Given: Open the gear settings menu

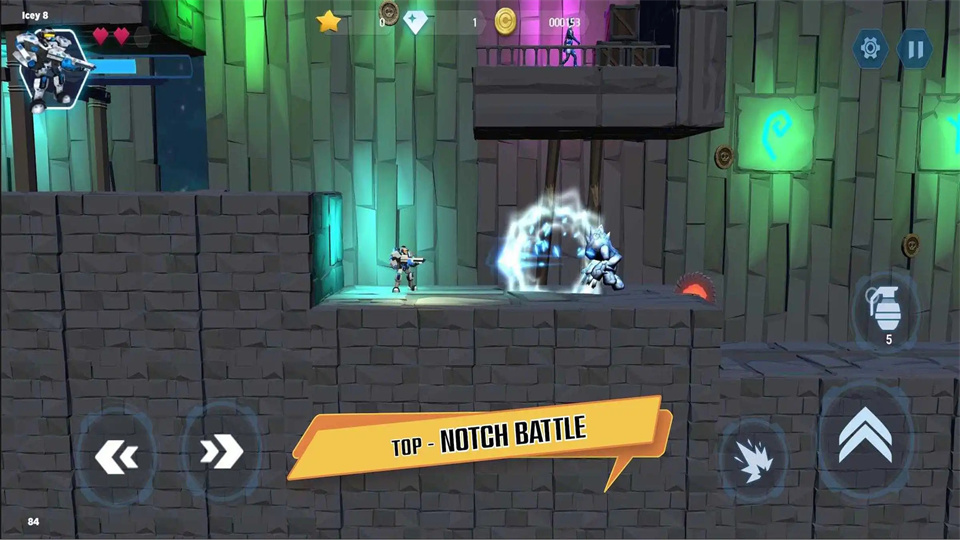Looking at the screenshot, I should (870, 48).
